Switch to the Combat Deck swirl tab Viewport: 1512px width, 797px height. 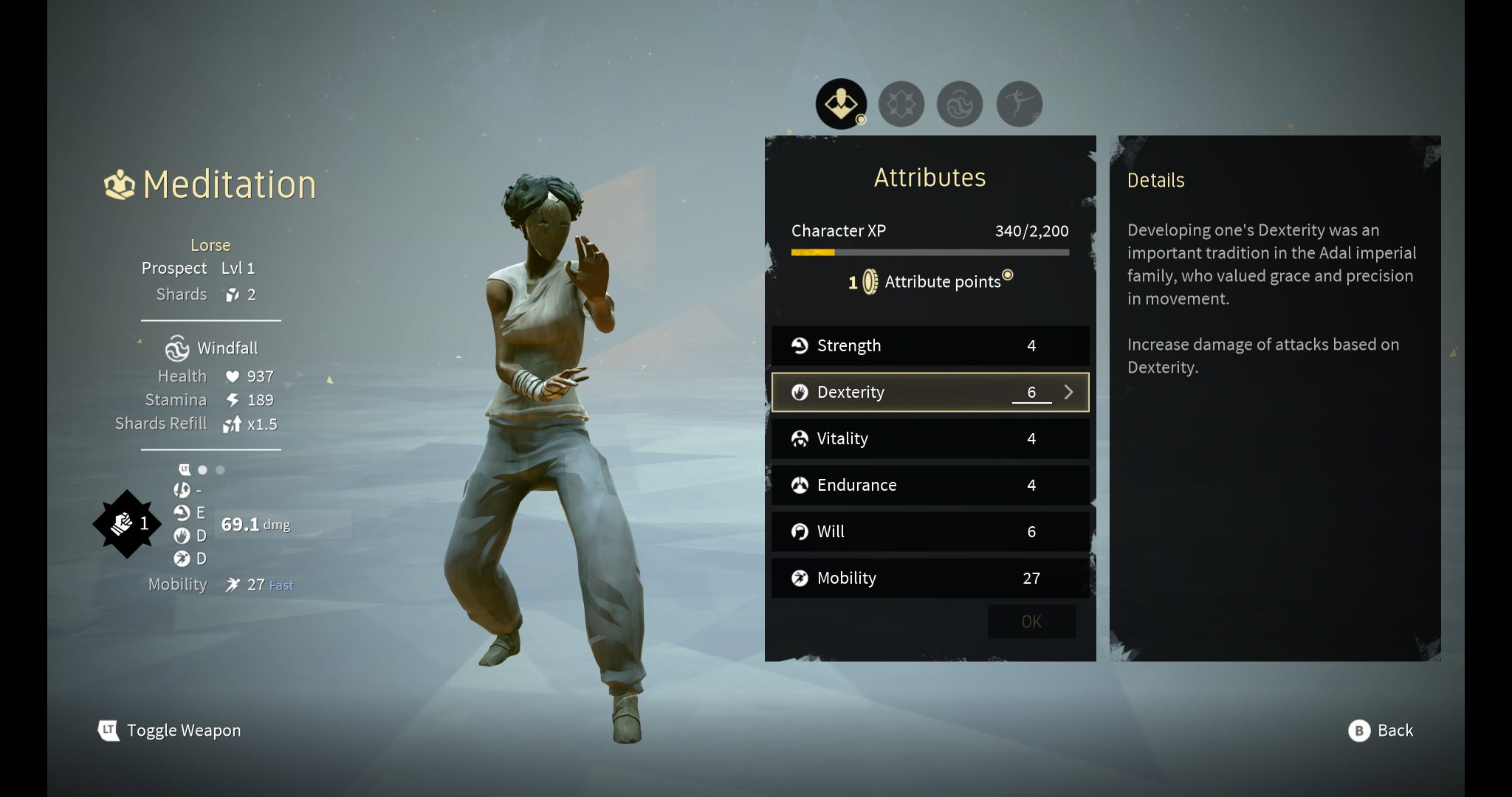point(961,103)
